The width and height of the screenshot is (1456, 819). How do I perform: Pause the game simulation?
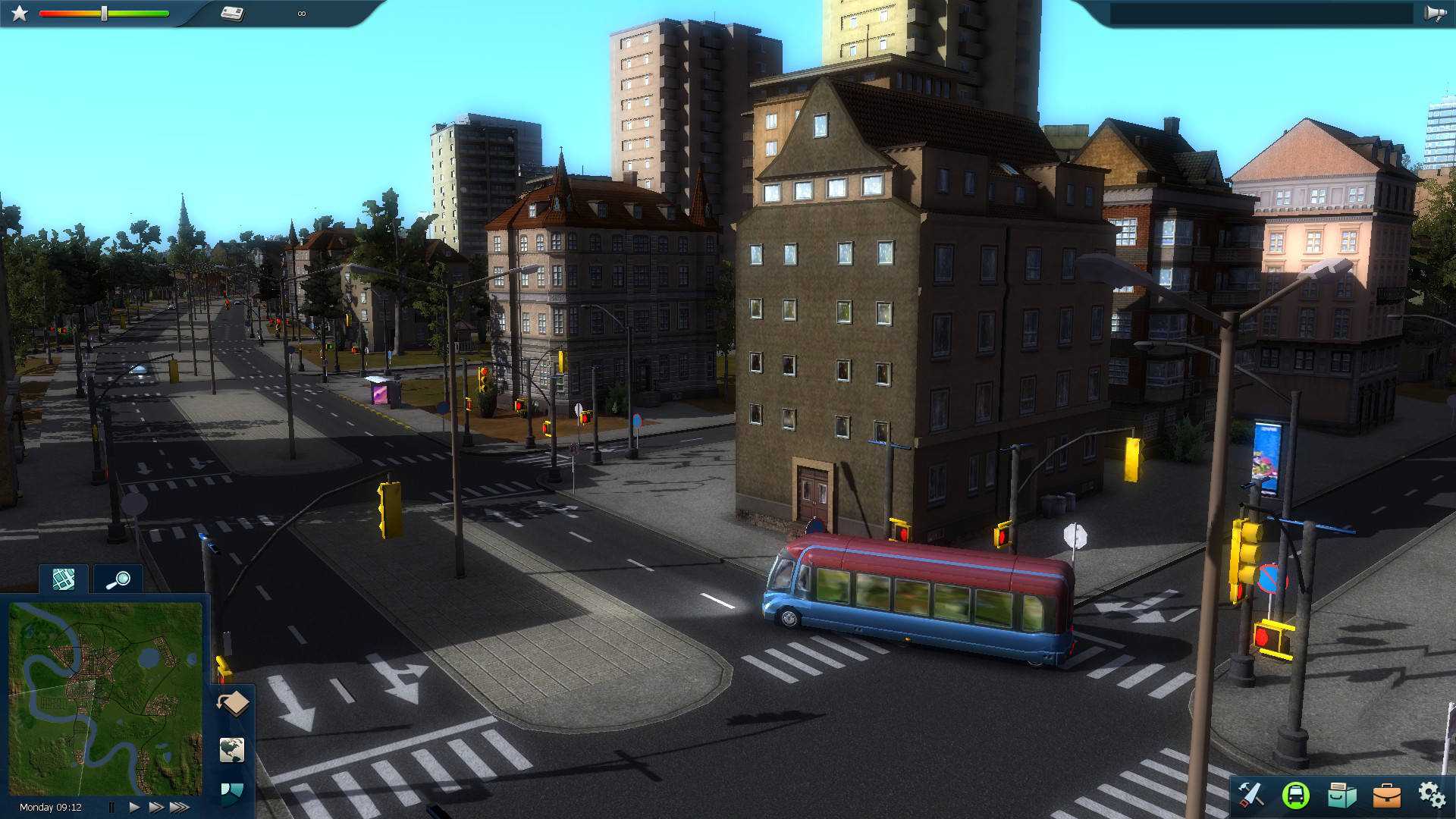pyautogui.click(x=111, y=805)
